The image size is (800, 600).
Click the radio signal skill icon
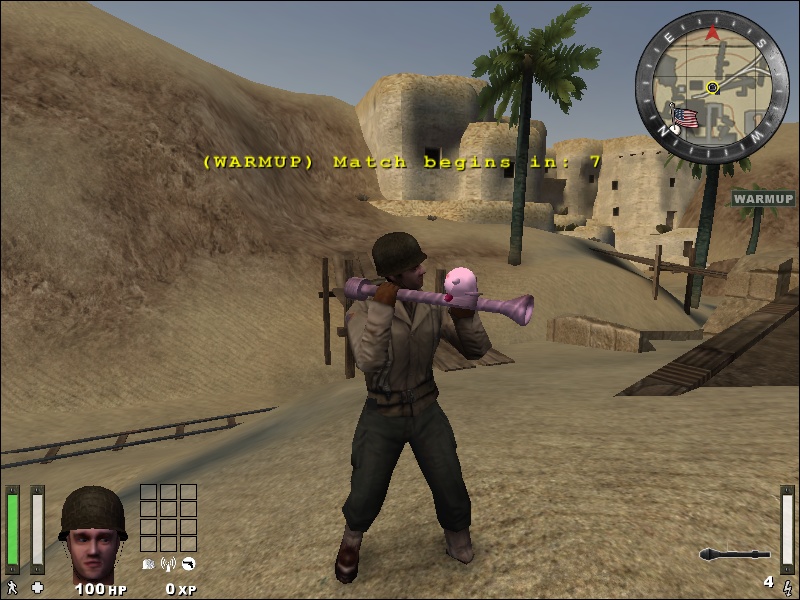(168, 564)
